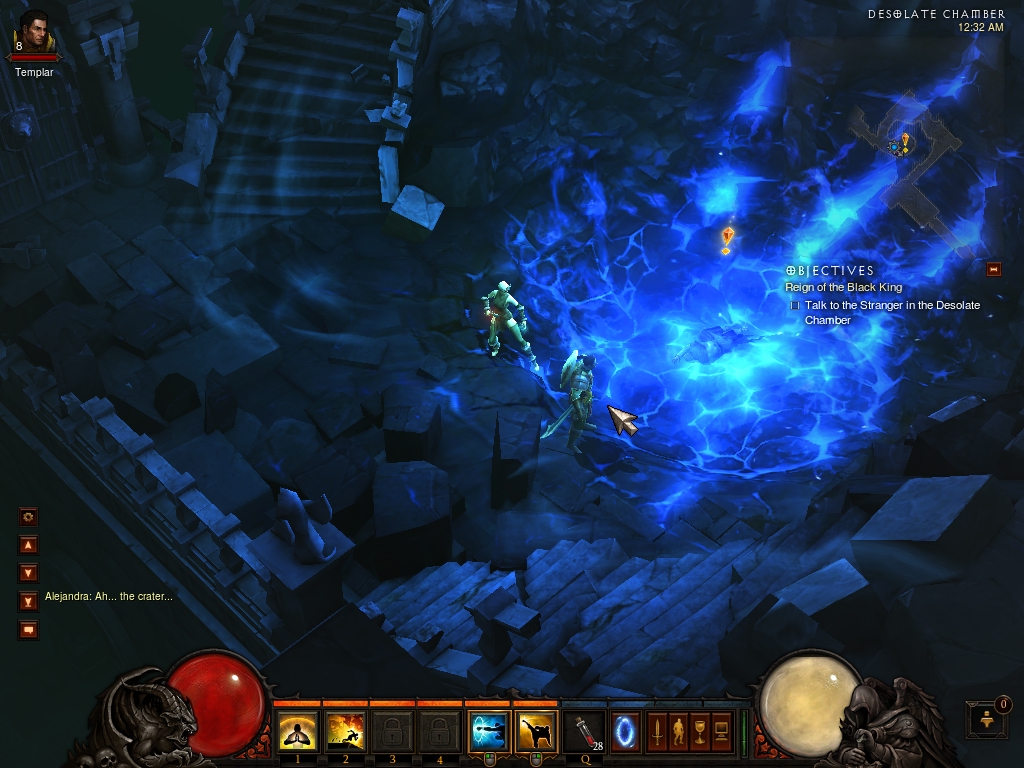Activate the meditating monk mantra skill
1024x768 pixels.
click(x=297, y=731)
